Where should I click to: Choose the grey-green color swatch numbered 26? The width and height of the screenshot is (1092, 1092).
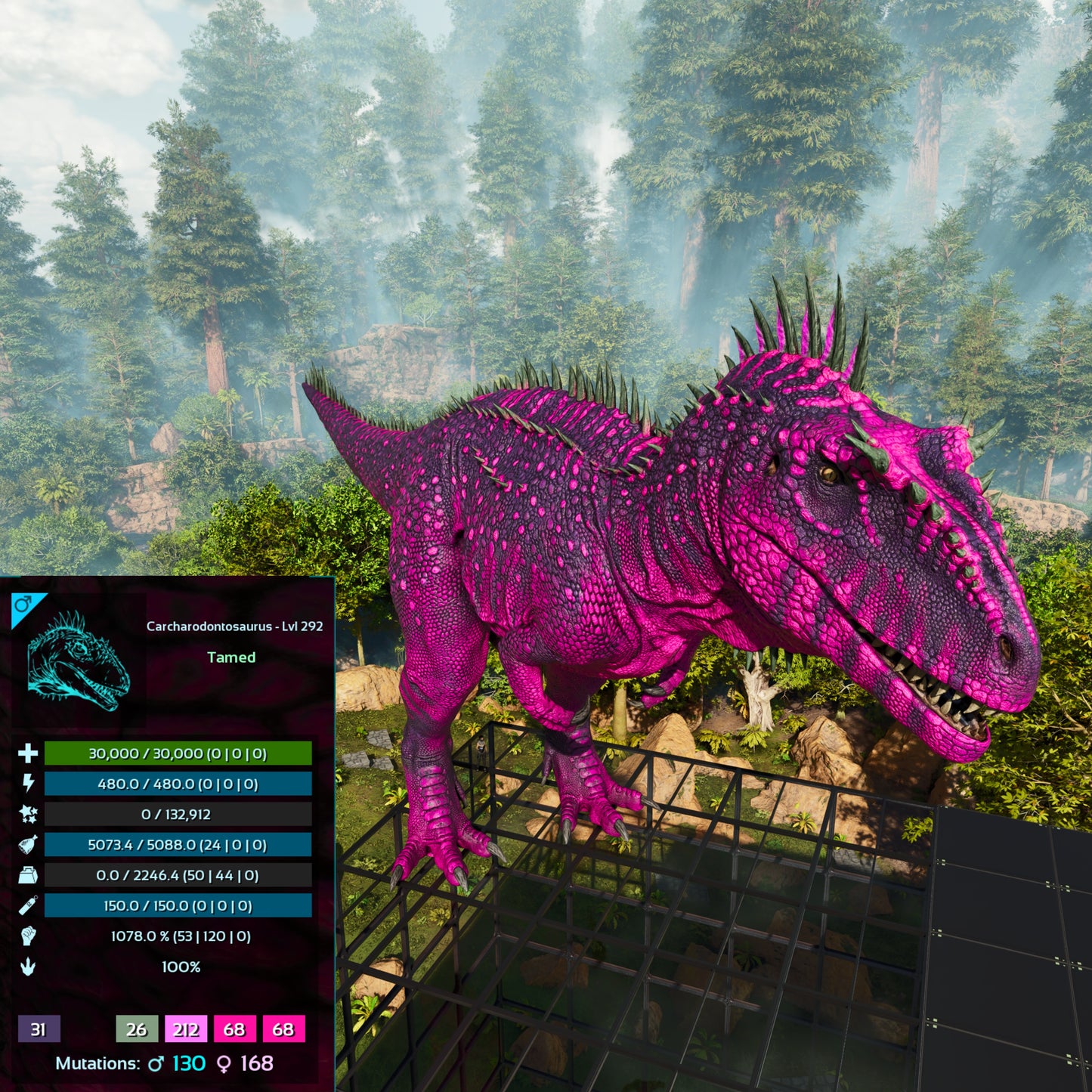point(137,1029)
